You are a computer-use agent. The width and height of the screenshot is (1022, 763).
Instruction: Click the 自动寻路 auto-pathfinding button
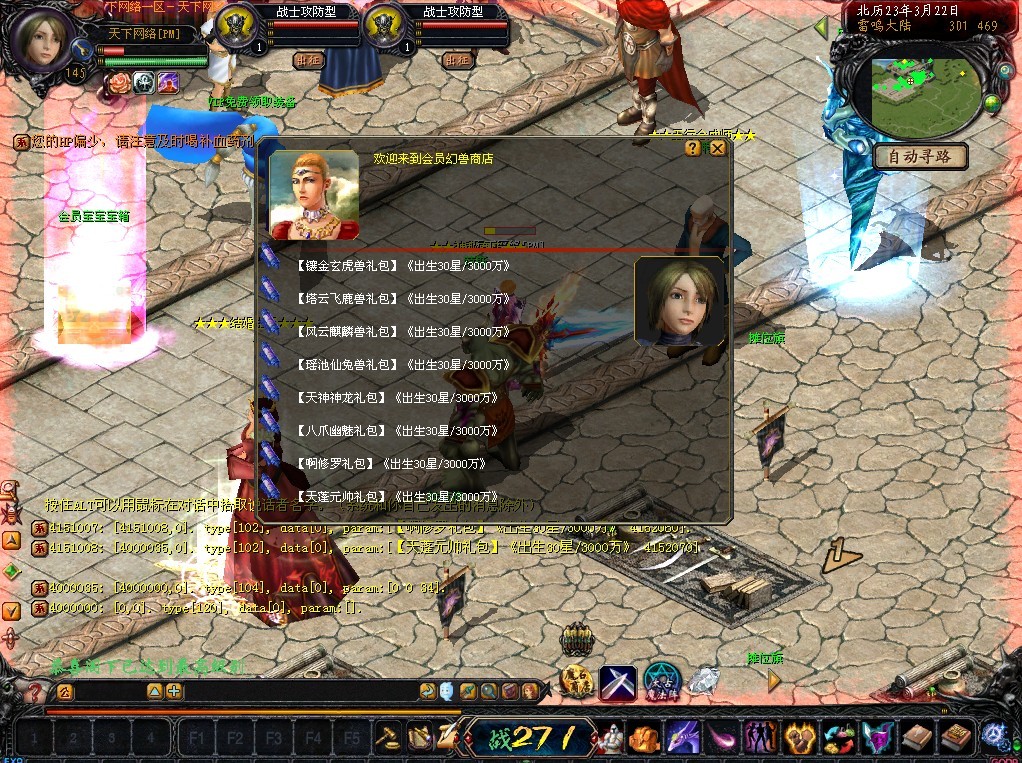click(x=920, y=157)
